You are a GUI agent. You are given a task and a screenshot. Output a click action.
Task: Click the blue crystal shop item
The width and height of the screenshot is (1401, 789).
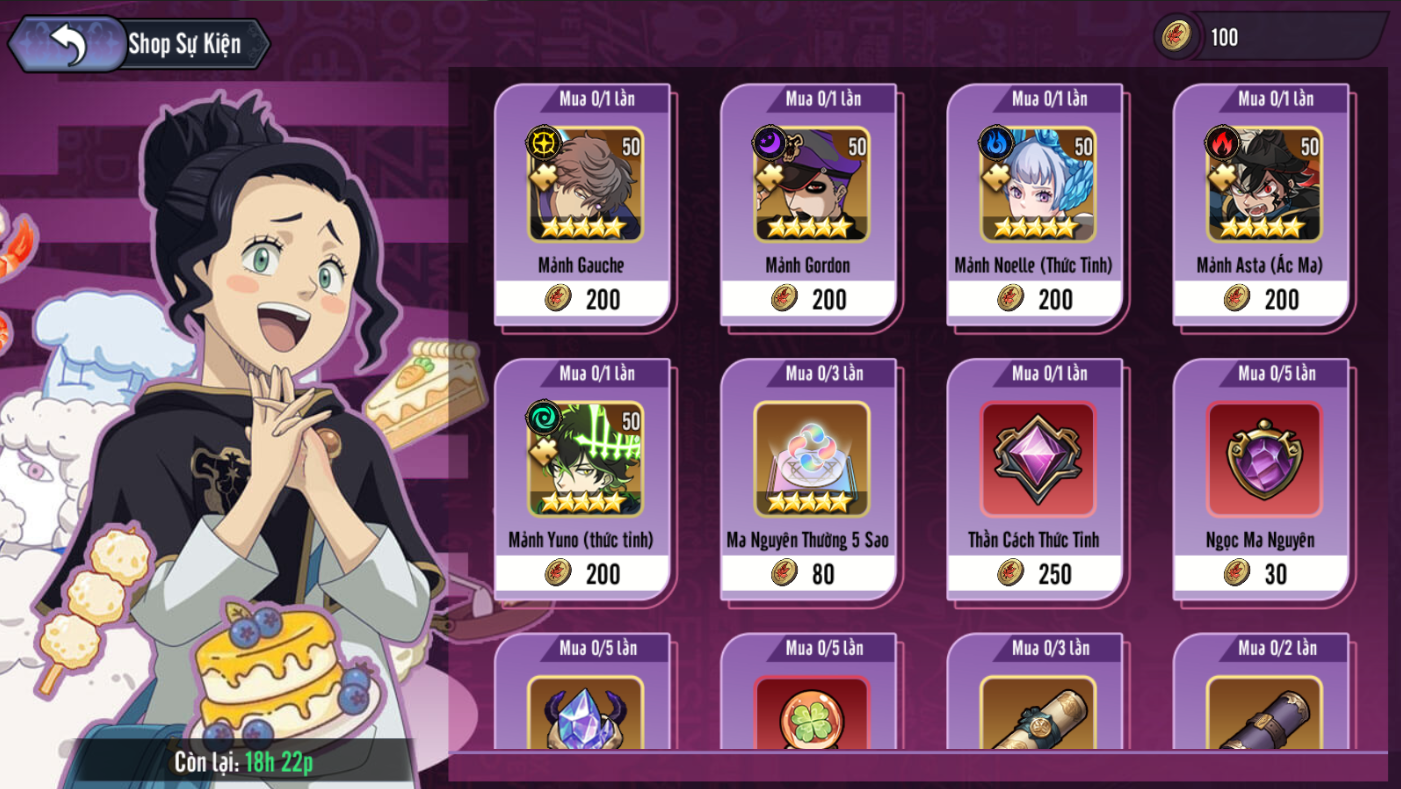point(584,712)
